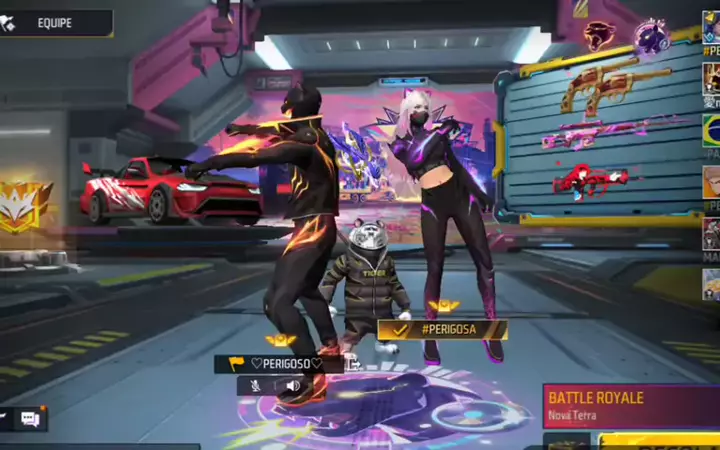Open the Brazil flag friend entry
This screenshot has height=450, width=720.
tap(711, 130)
